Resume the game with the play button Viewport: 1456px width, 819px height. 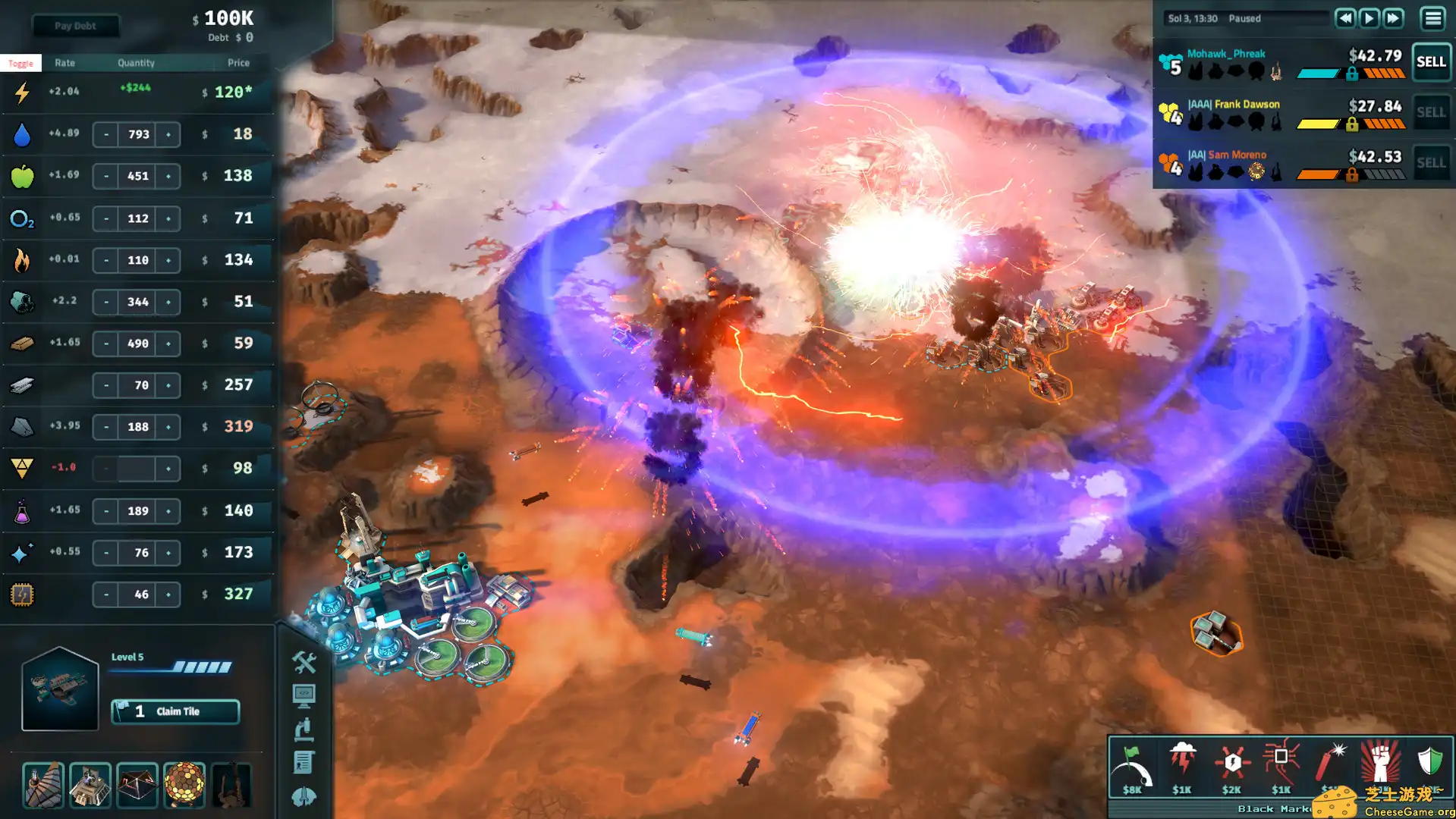[1370, 18]
